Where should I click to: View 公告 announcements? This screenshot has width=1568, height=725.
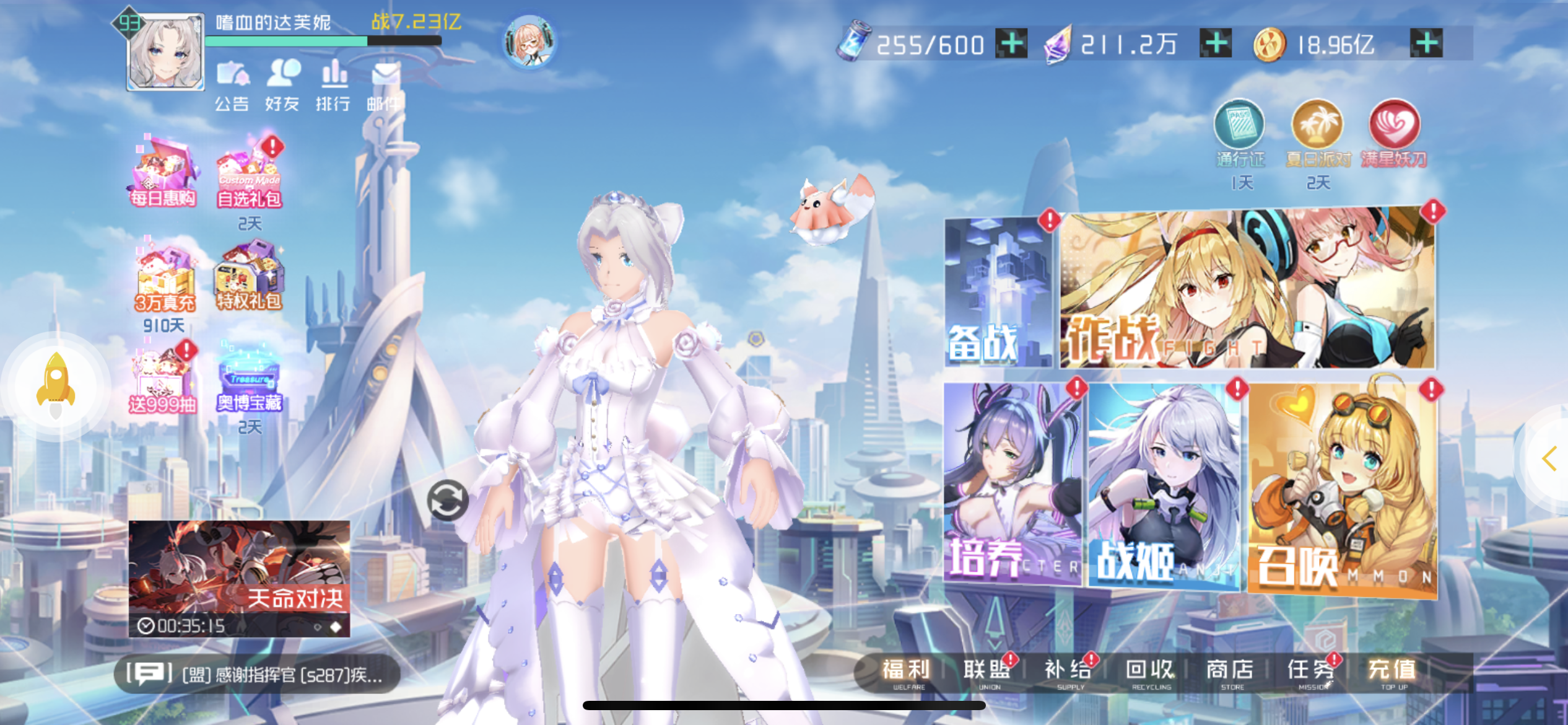(232, 86)
